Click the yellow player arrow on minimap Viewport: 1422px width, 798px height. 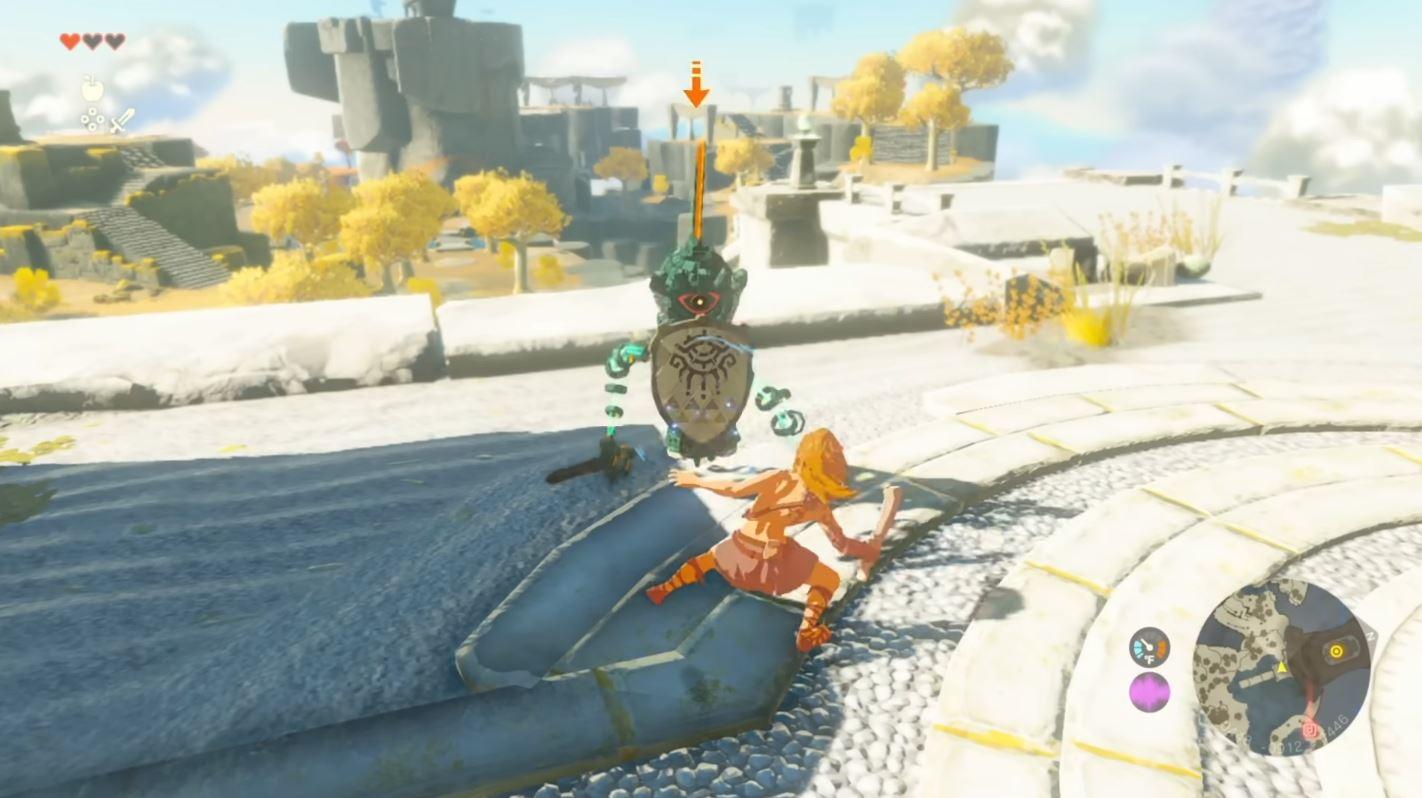coord(1281,667)
